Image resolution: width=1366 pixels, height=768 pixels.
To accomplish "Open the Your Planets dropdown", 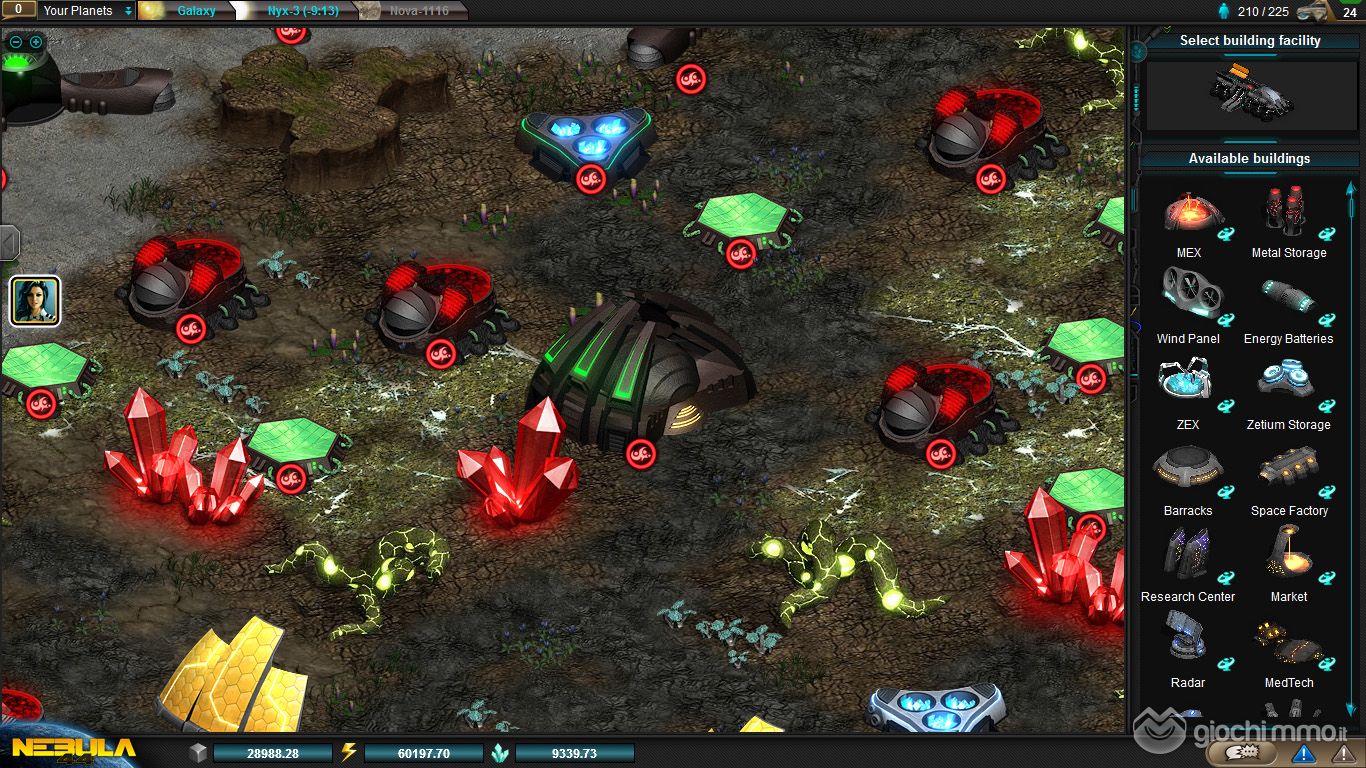I will [87, 11].
